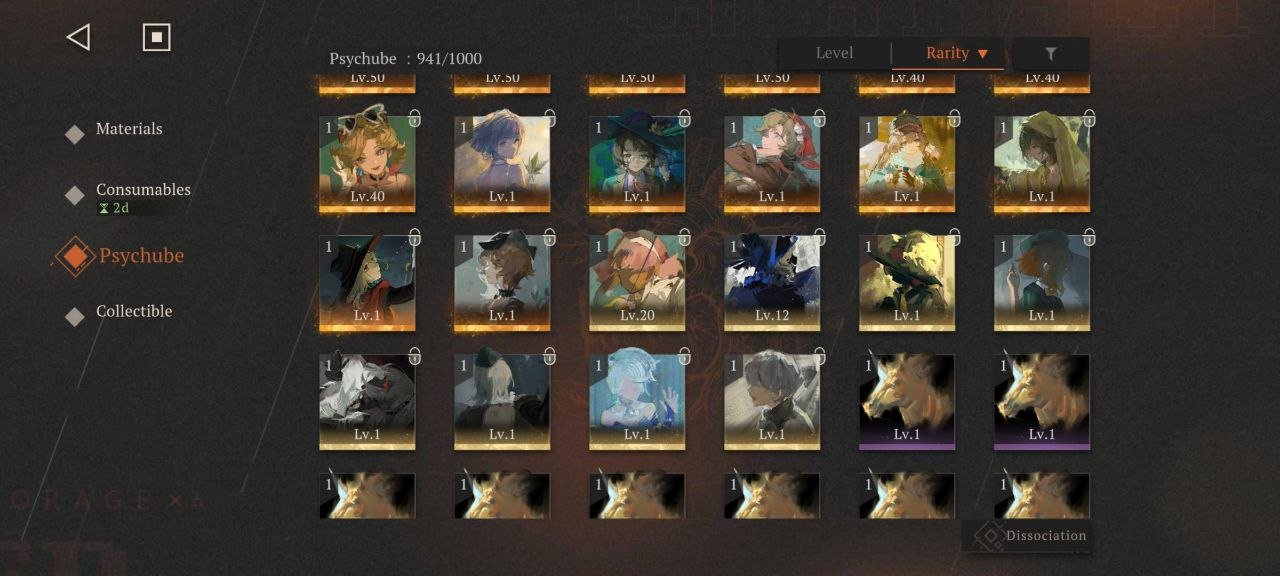This screenshot has width=1280, height=576.
Task: Open the Materials category
Action: (x=128, y=129)
